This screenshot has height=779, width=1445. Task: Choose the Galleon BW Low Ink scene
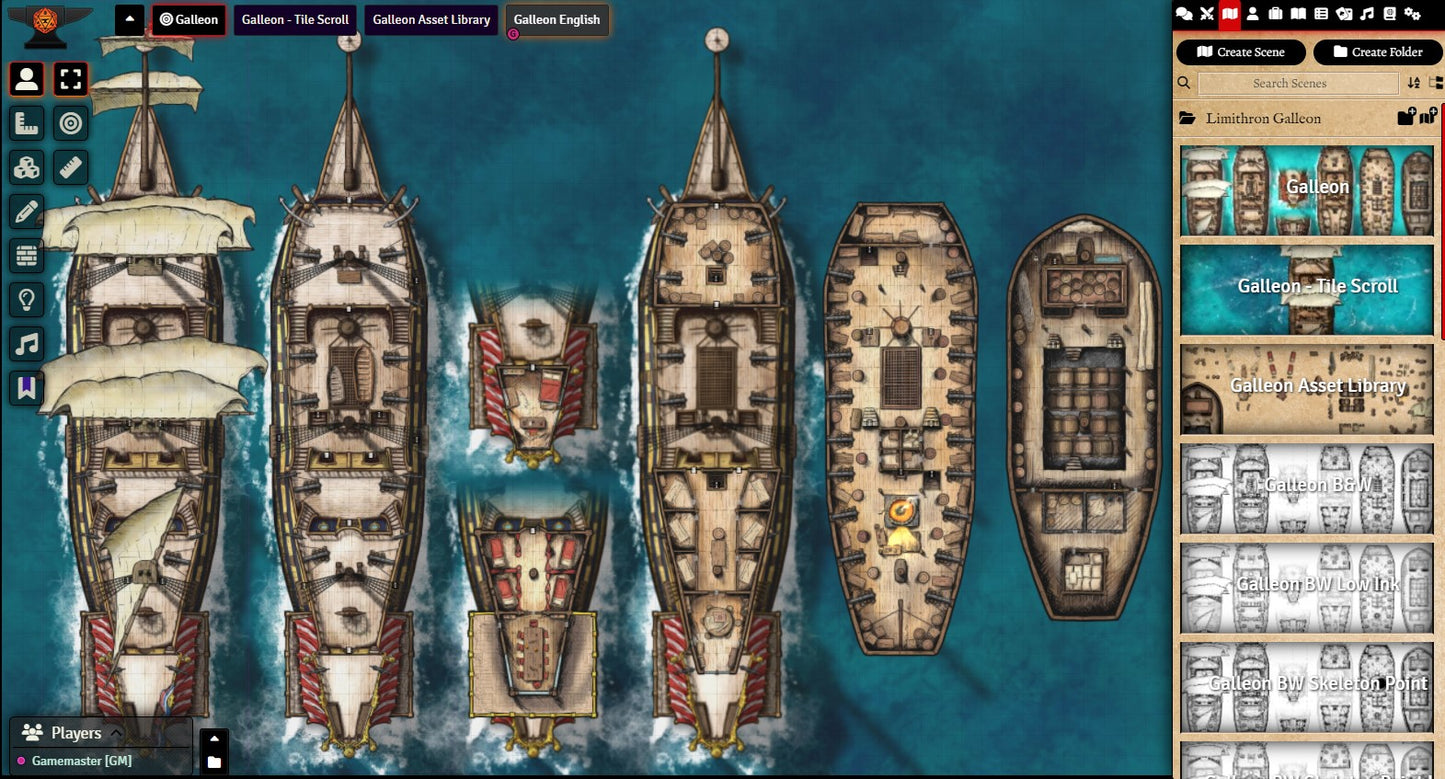coord(1306,586)
